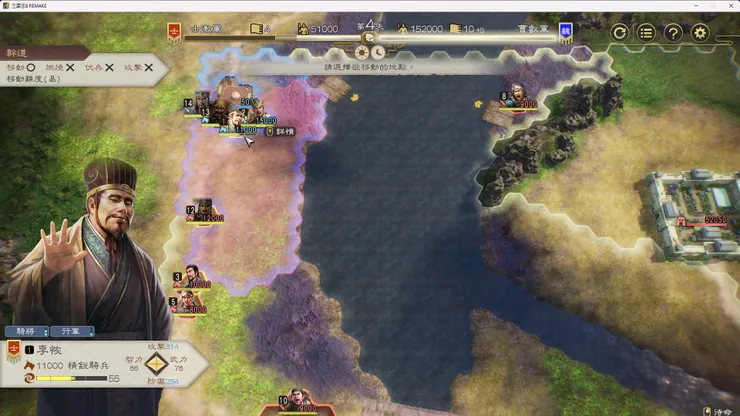Click the red army banner icon
The image size is (740, 416).
174,31
